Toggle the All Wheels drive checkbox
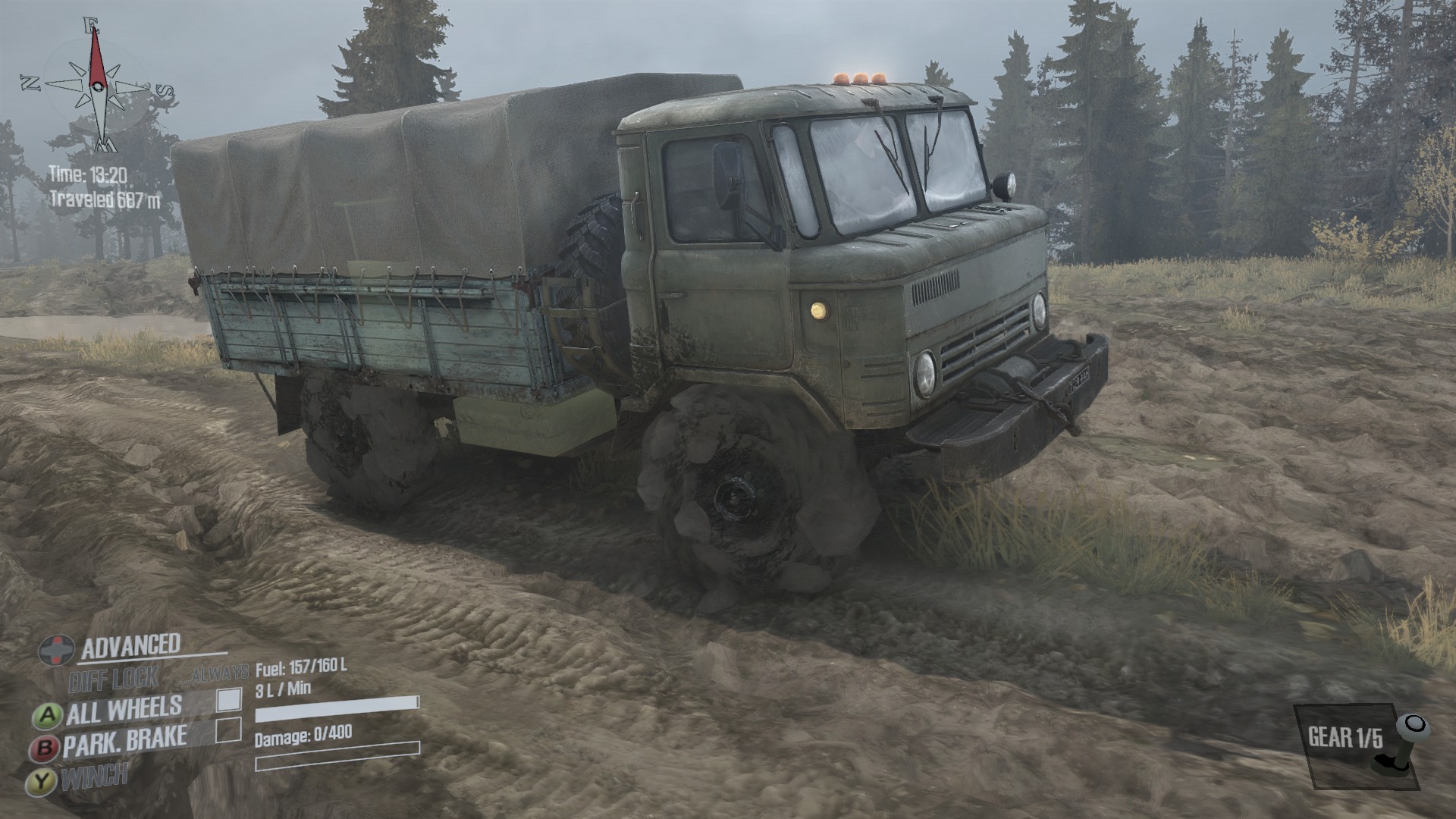Screen dimensions: 1456x819 click(x=229, y=699)
